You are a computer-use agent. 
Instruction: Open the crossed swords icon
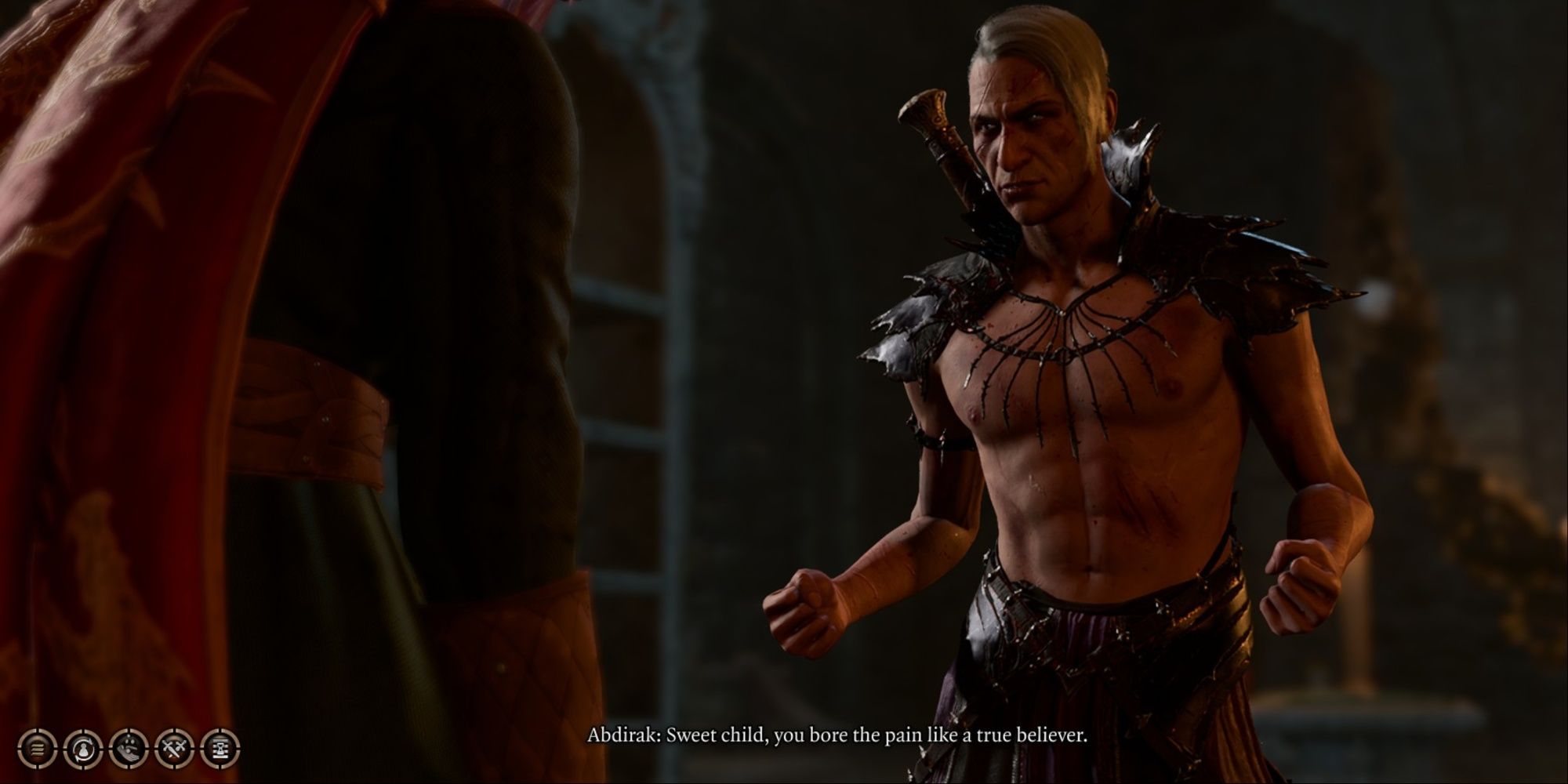pos(174,747)
